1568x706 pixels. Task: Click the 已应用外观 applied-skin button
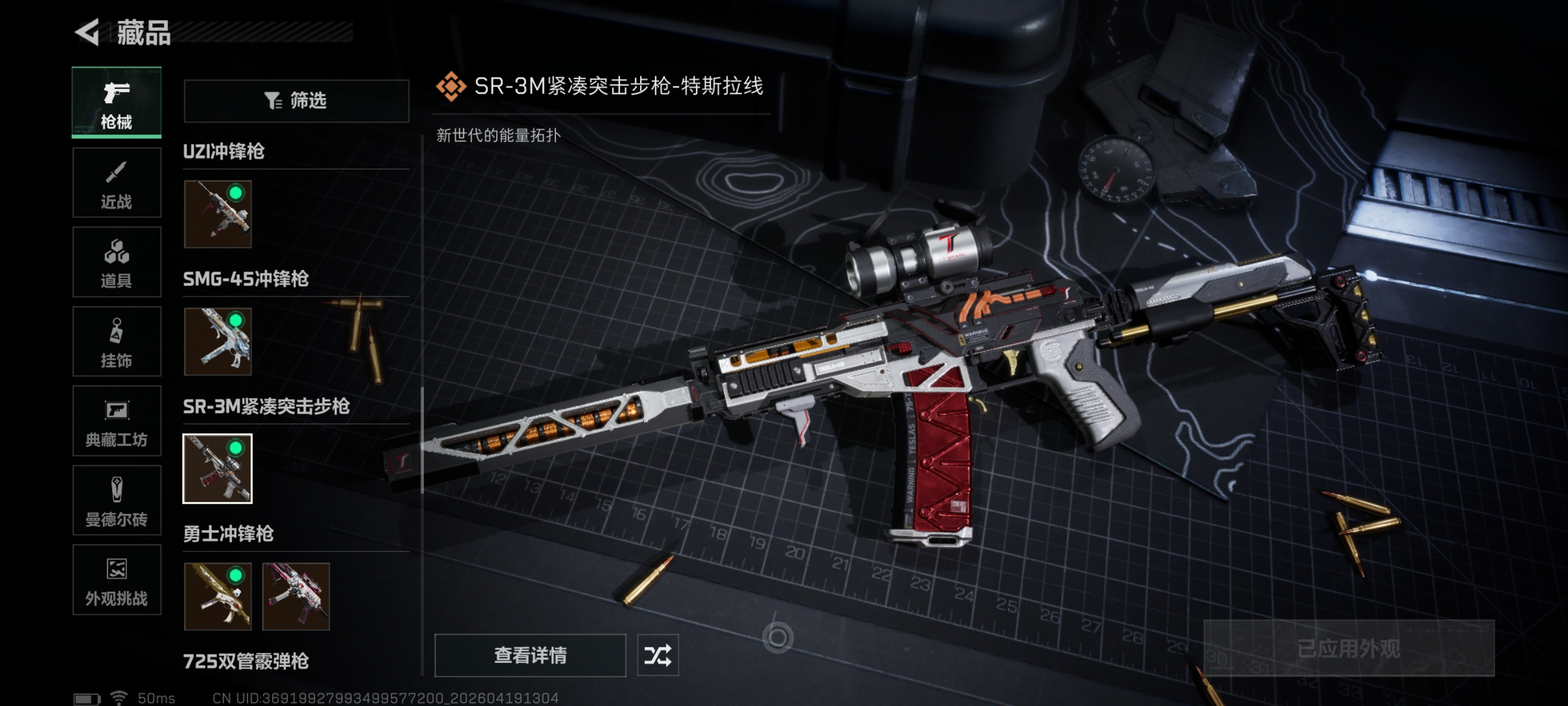click(x=1348, y=648)
